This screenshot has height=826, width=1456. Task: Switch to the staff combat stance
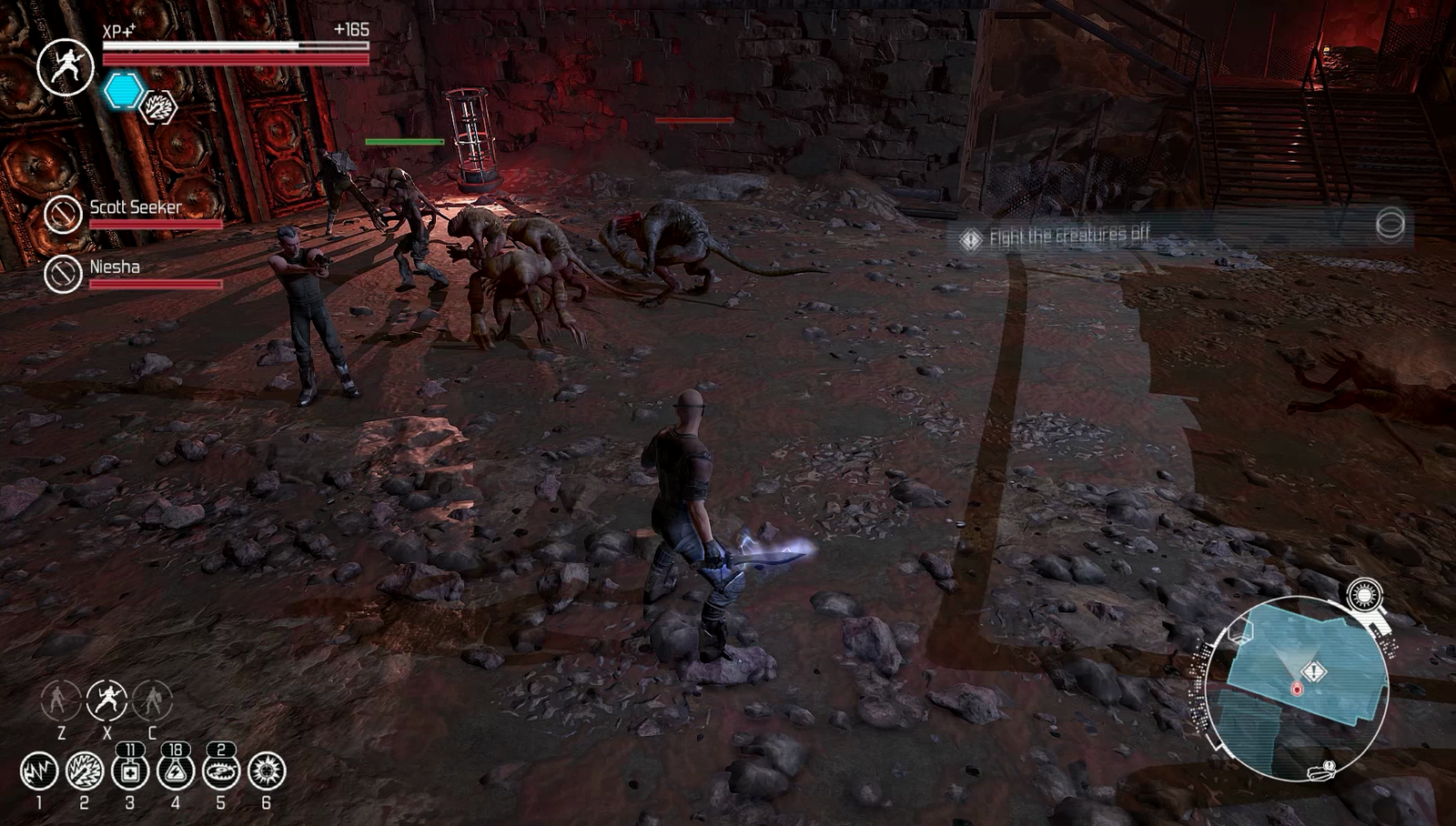tap(61, 700)
